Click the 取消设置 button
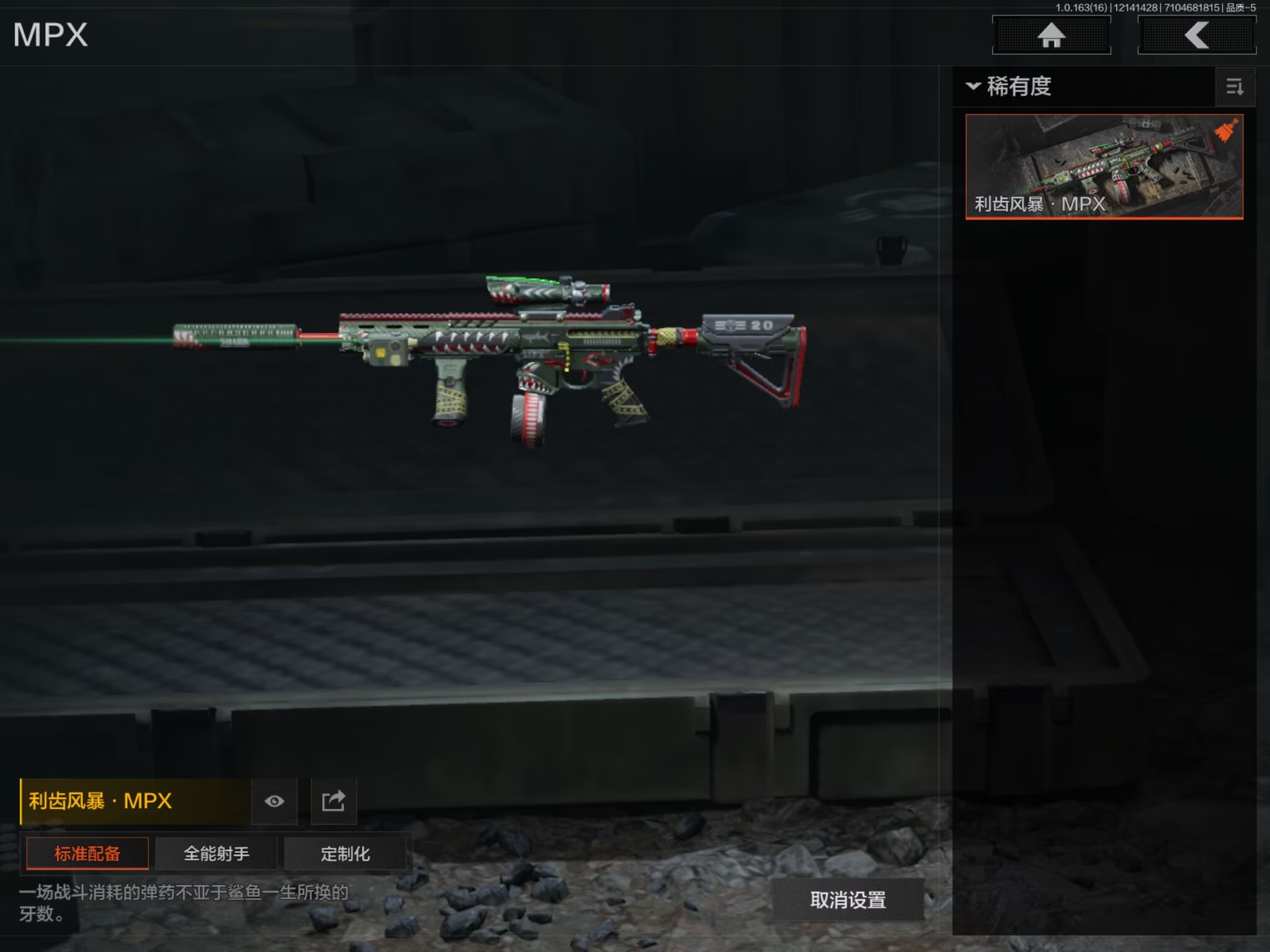Image resolution: width=1270 pixels, height=952 pixels. pos(848,900)
